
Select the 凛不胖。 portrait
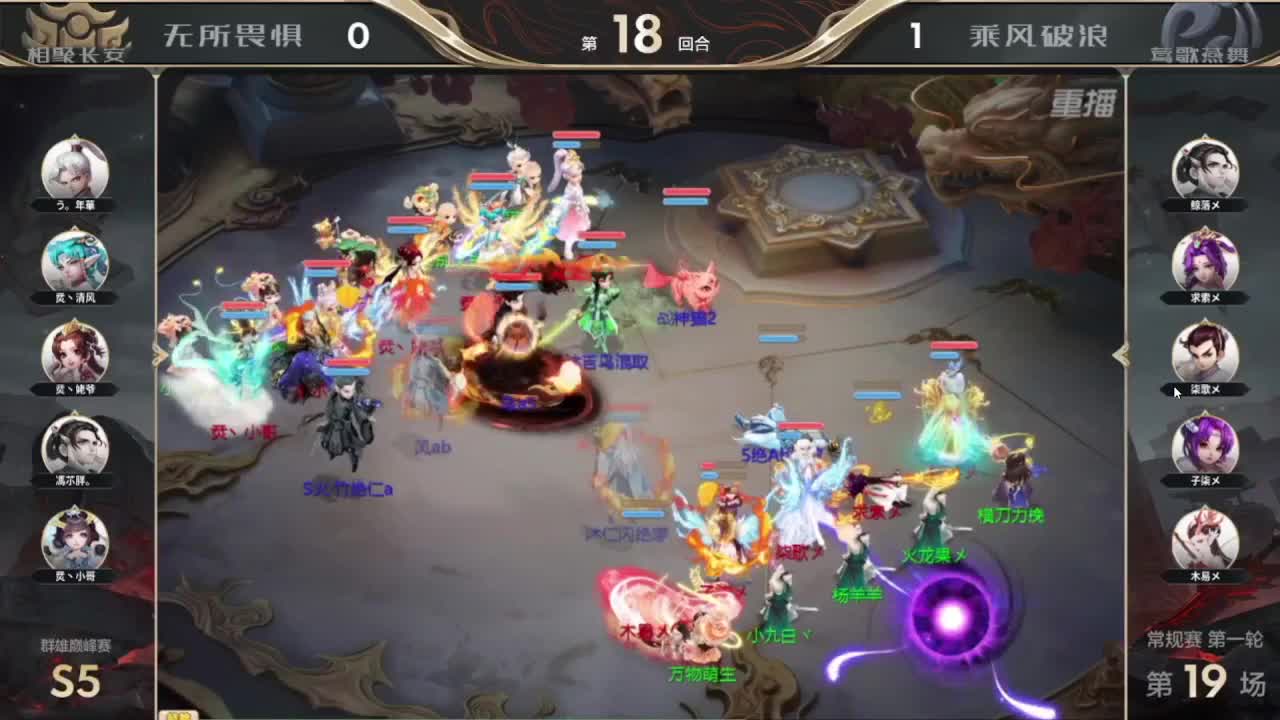[x=72, y=445]
